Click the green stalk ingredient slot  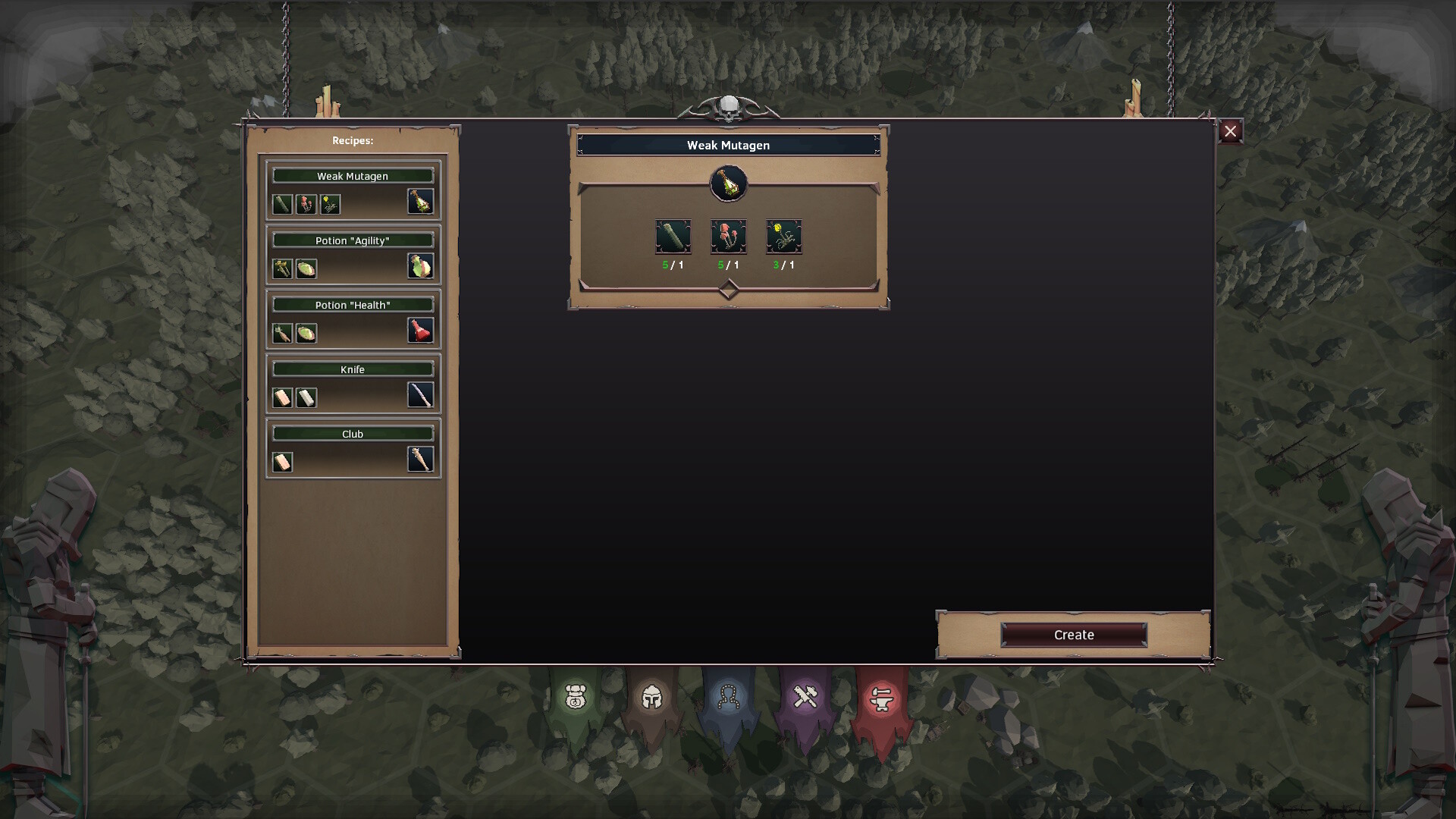click(673, 237)
